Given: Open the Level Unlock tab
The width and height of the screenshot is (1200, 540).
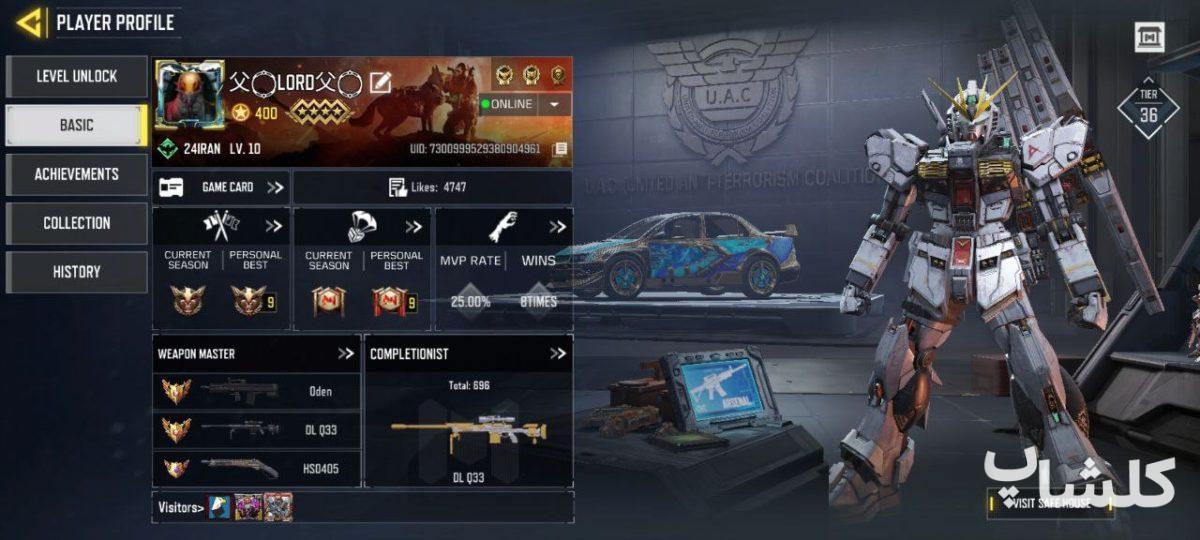Looking at the screenshot, I should pyautogui.click(x=76, y=76).
